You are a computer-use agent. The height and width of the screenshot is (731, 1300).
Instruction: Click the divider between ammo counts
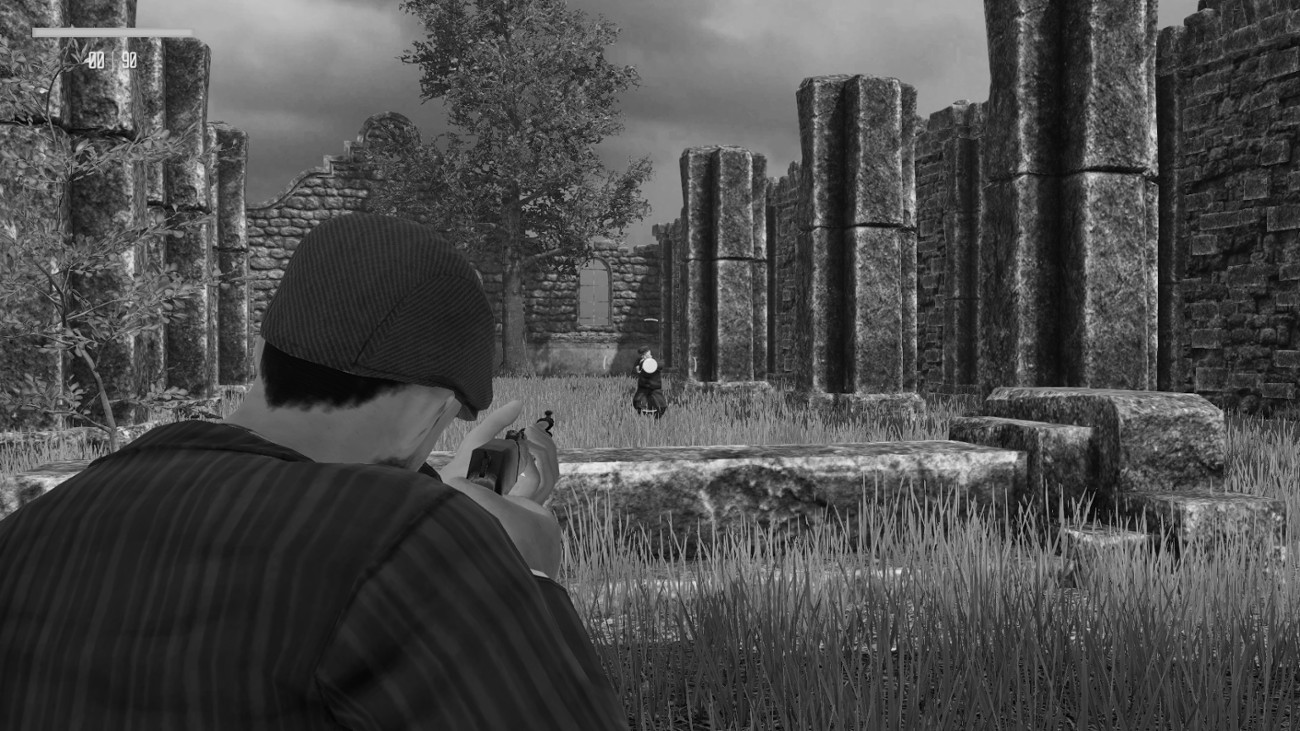click(x=113, y=58)
